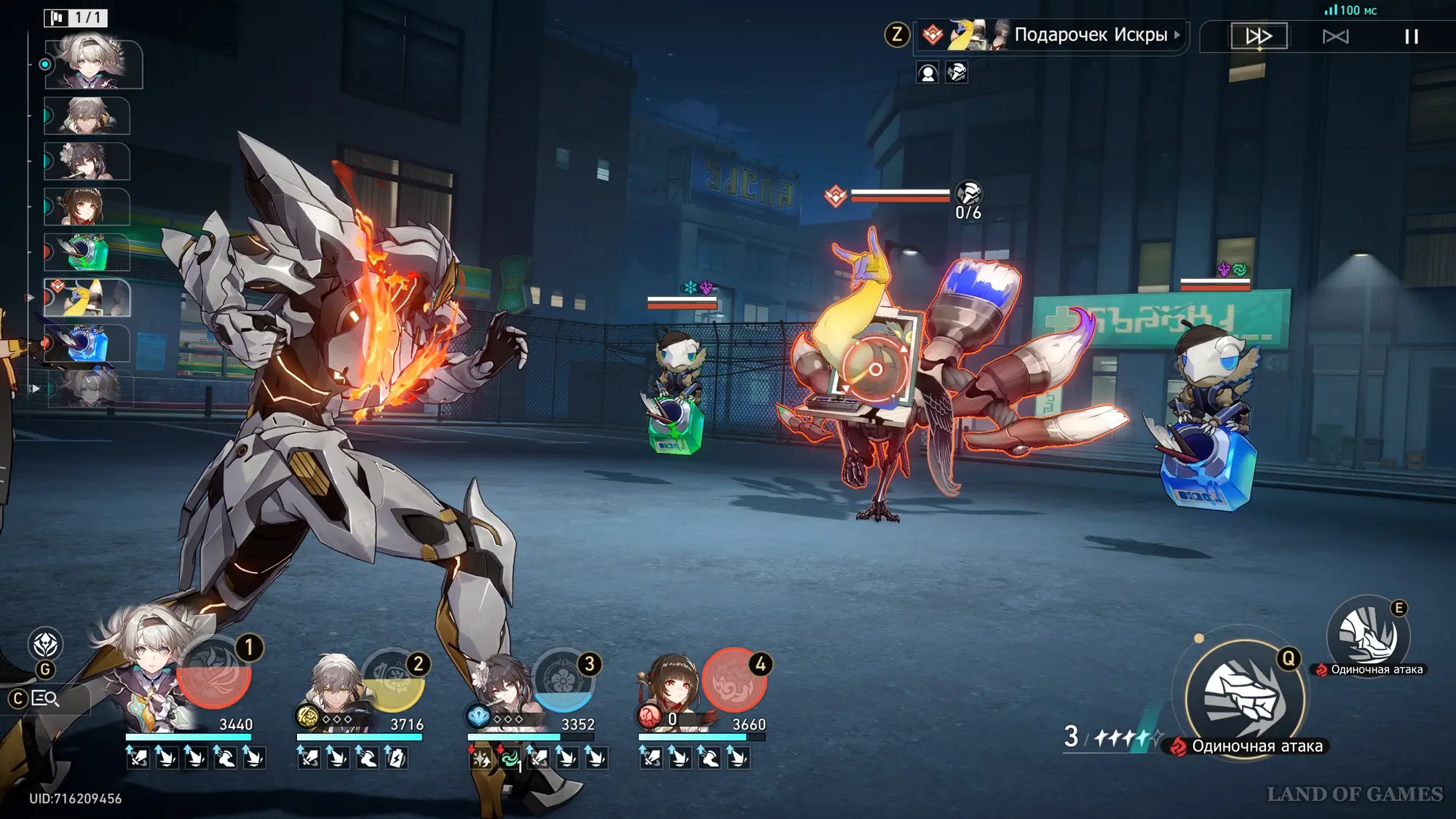Select the top portrait in the turn order

tap(93, 64)
